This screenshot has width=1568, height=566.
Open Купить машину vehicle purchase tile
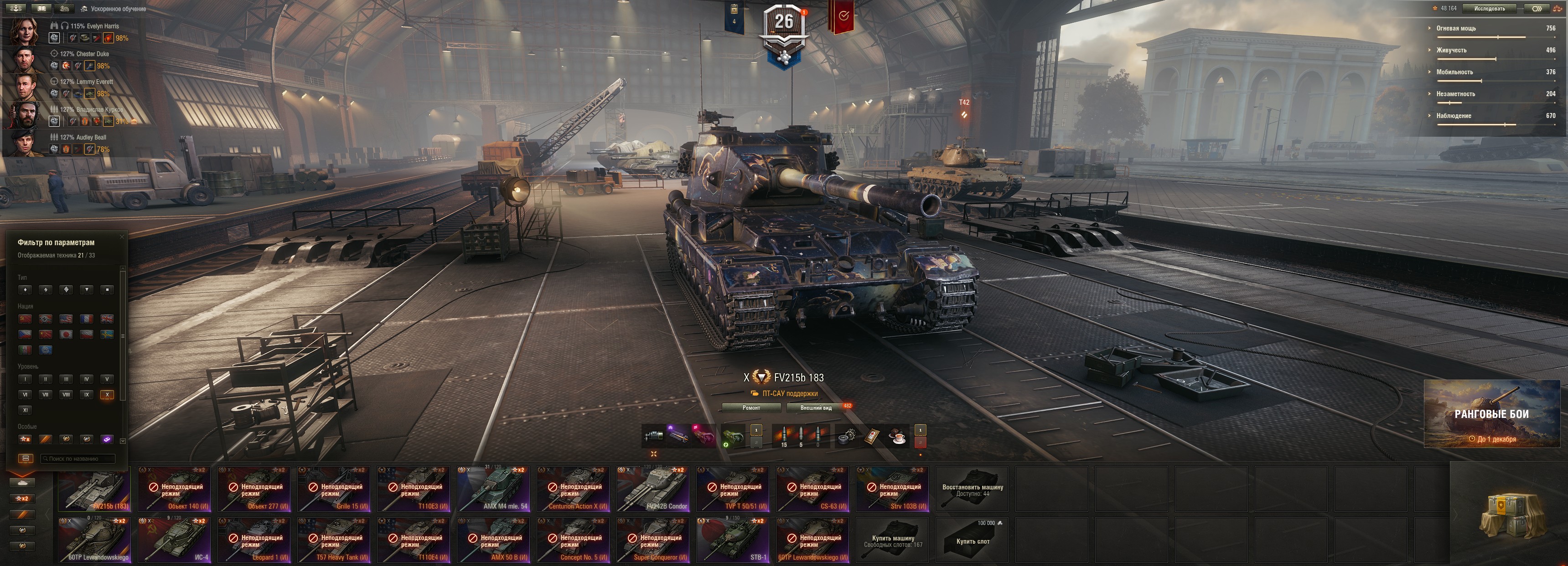pos(892,540)
